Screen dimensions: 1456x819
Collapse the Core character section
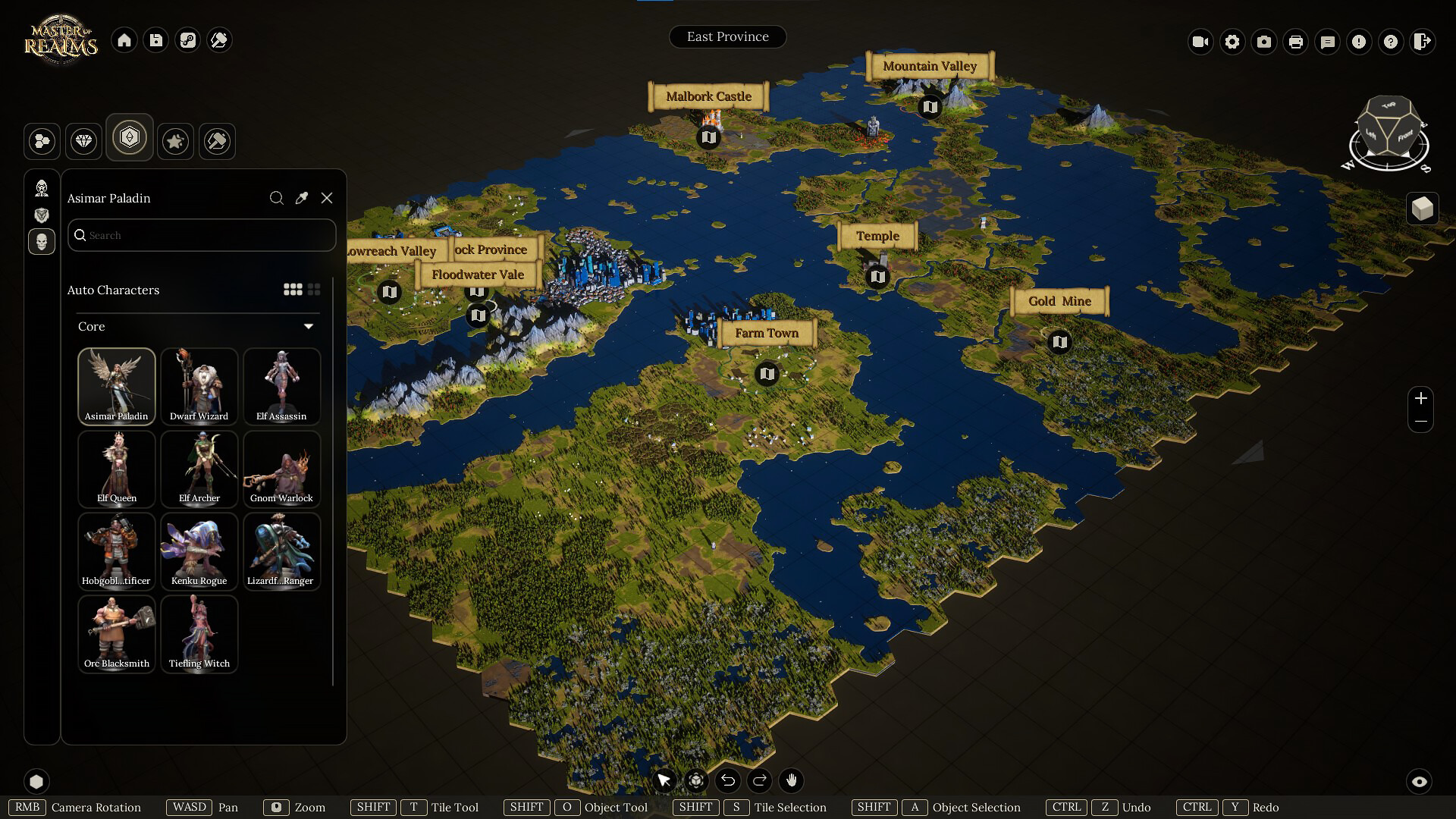click(309, 325)
